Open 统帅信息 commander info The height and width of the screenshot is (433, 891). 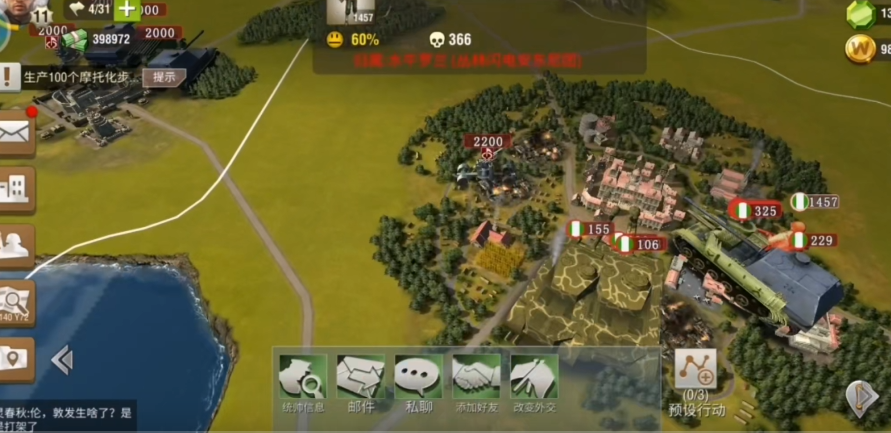tap(302, 381)
